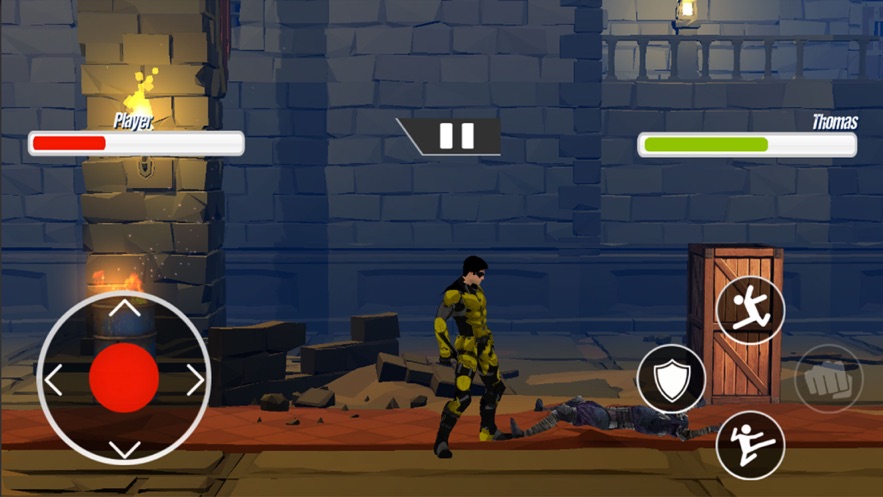Move left using the joystick's left arrow

point(54,379)
